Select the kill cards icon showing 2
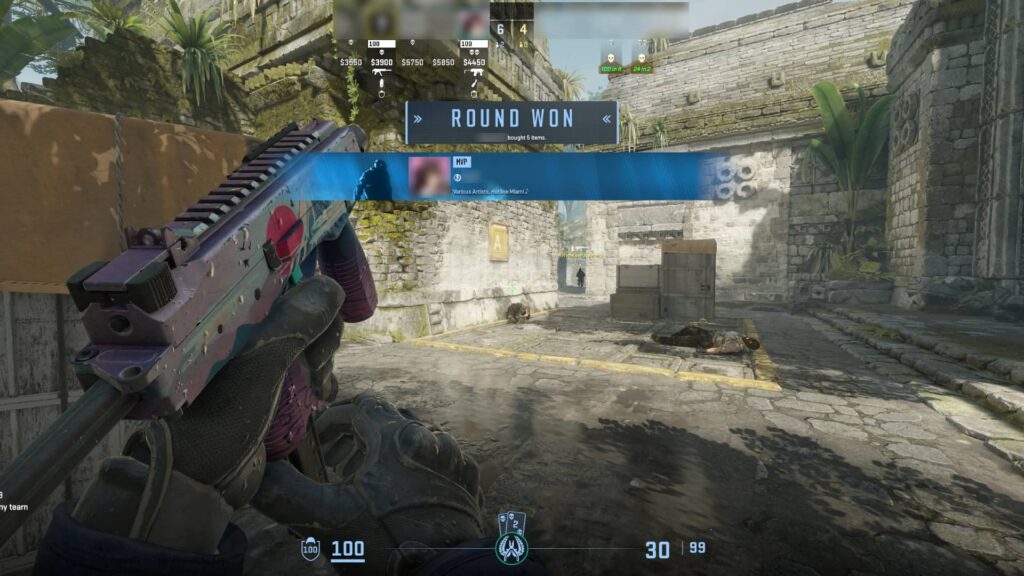Viewport: 1024px width, 576px height. click(512, 521)
